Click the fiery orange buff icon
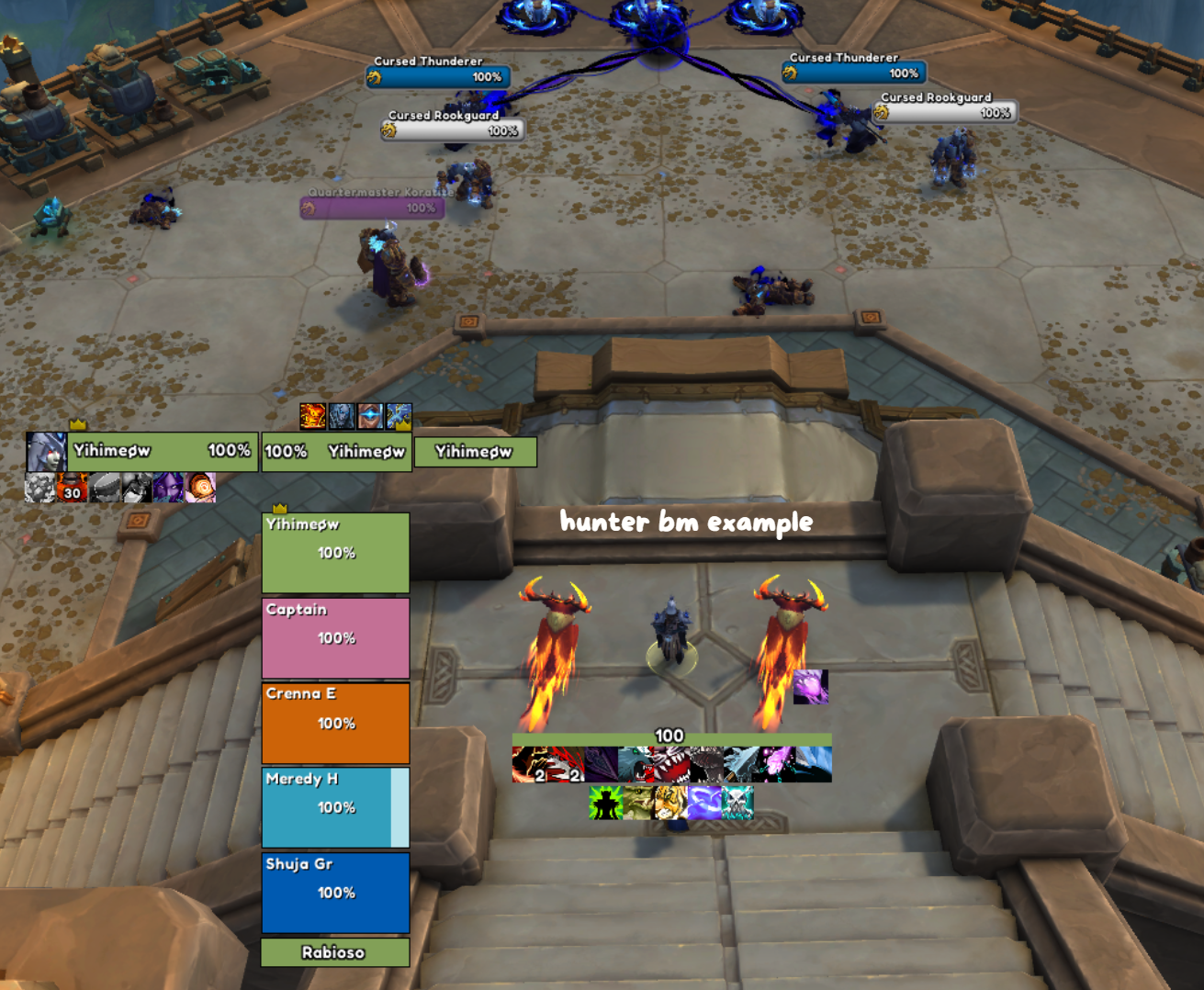This screenshot has width=1204, height=990. pos(312,417)
